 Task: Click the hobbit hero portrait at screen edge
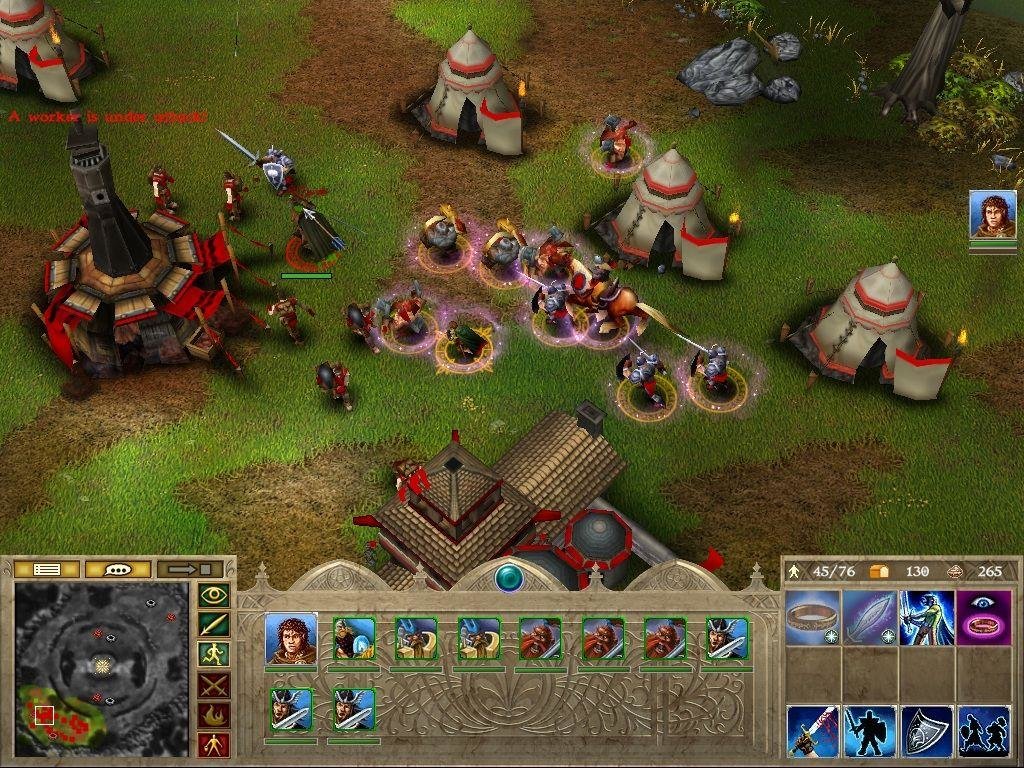[x=992, y=215]
